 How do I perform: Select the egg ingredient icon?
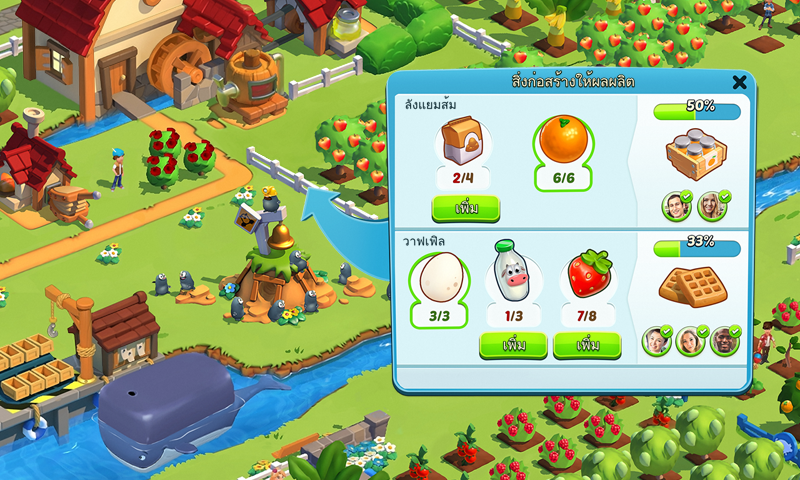pyautogui.click(x=440, y=277)
